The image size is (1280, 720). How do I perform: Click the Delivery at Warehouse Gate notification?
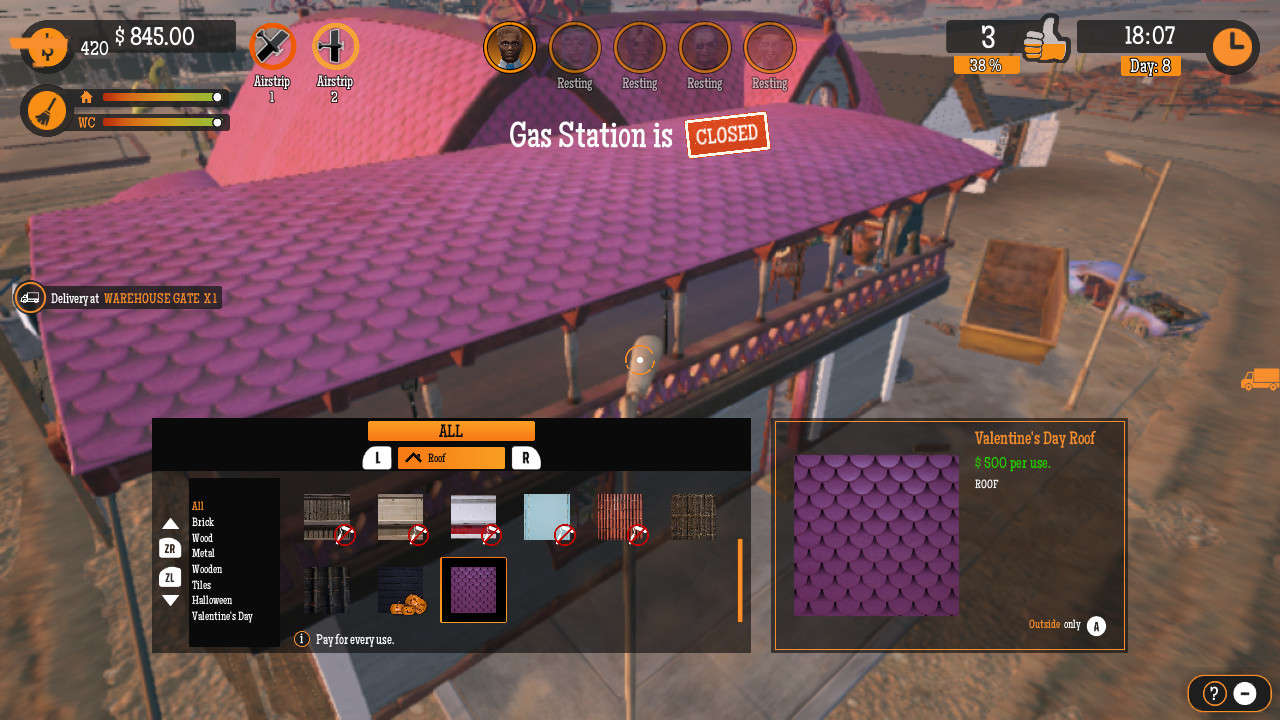(x=140, y=297)
